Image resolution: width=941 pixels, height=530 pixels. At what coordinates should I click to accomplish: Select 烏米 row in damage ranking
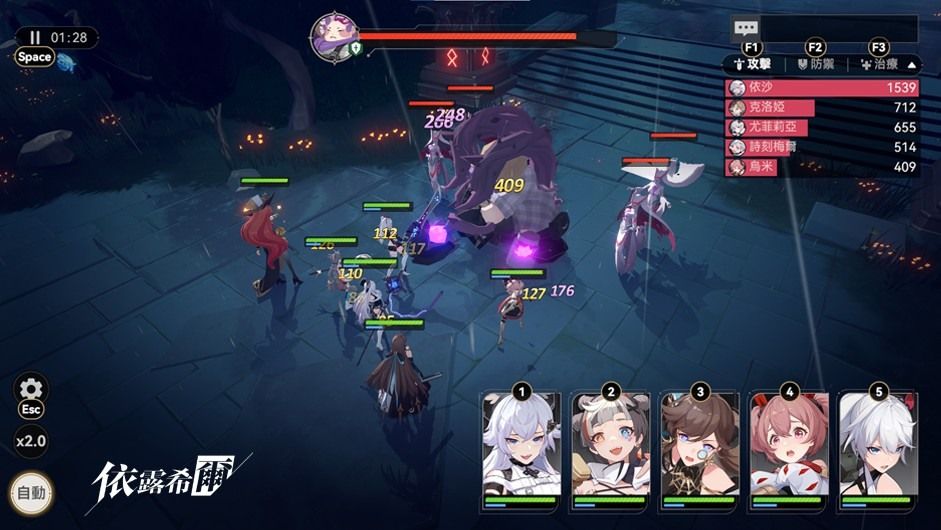(821, 167)
